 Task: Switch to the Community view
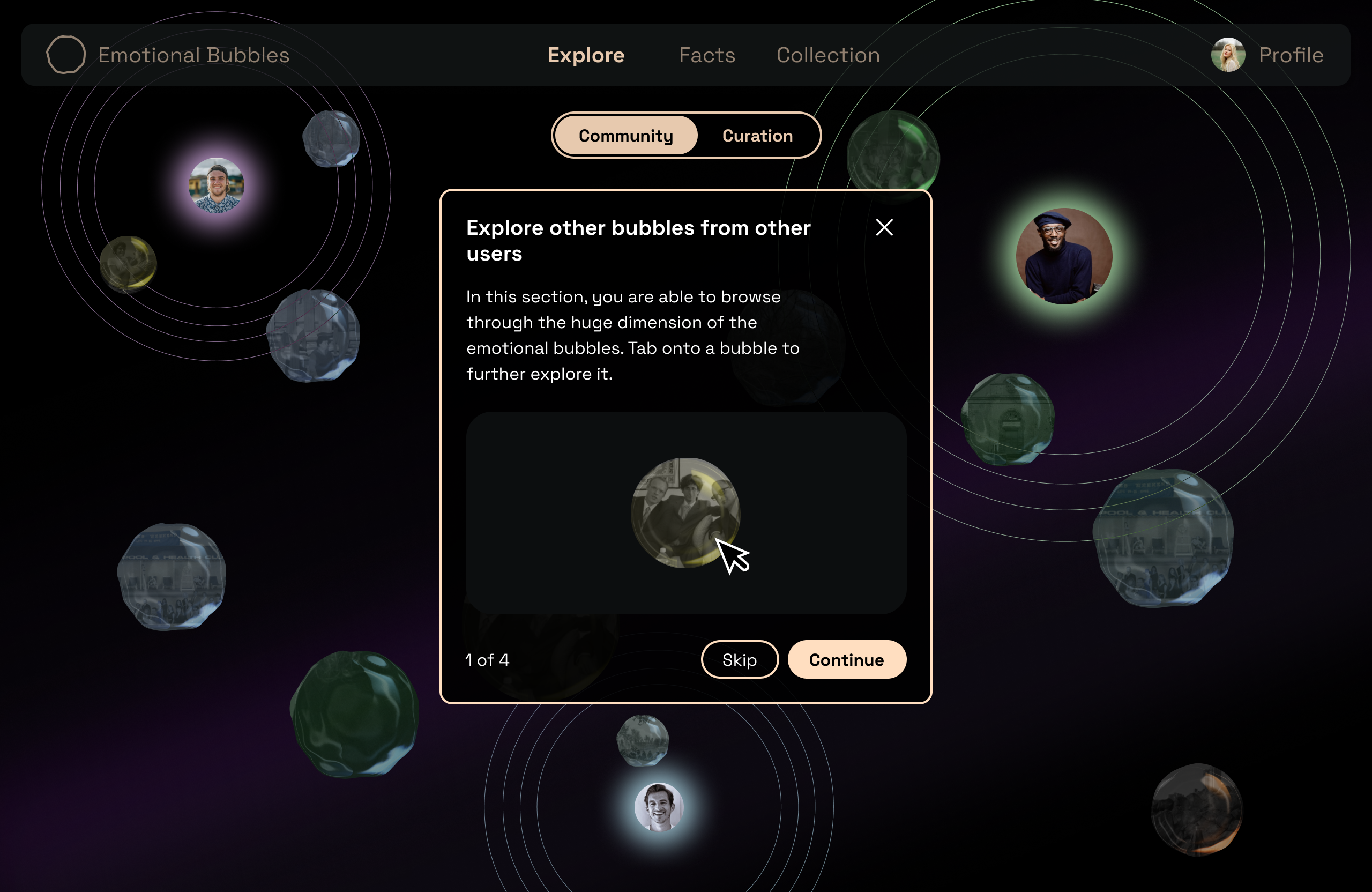point(625,136)
